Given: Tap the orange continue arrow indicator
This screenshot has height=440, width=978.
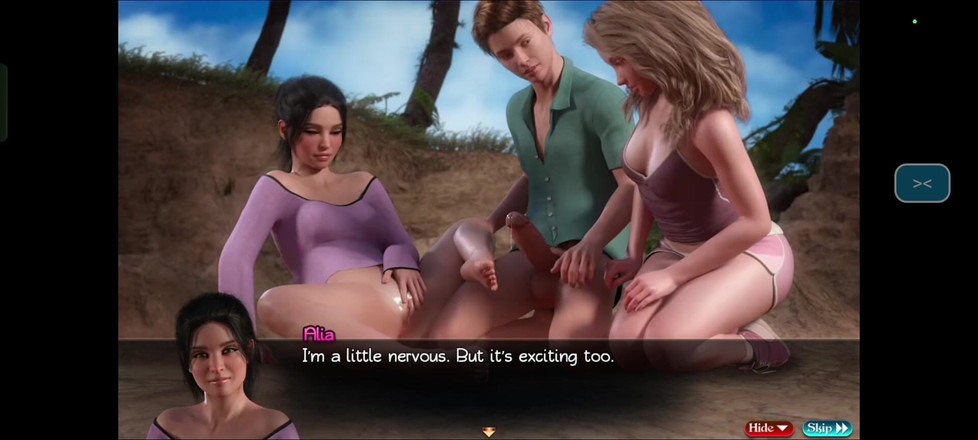Looking at the screenshot, I should coord(489,432).
